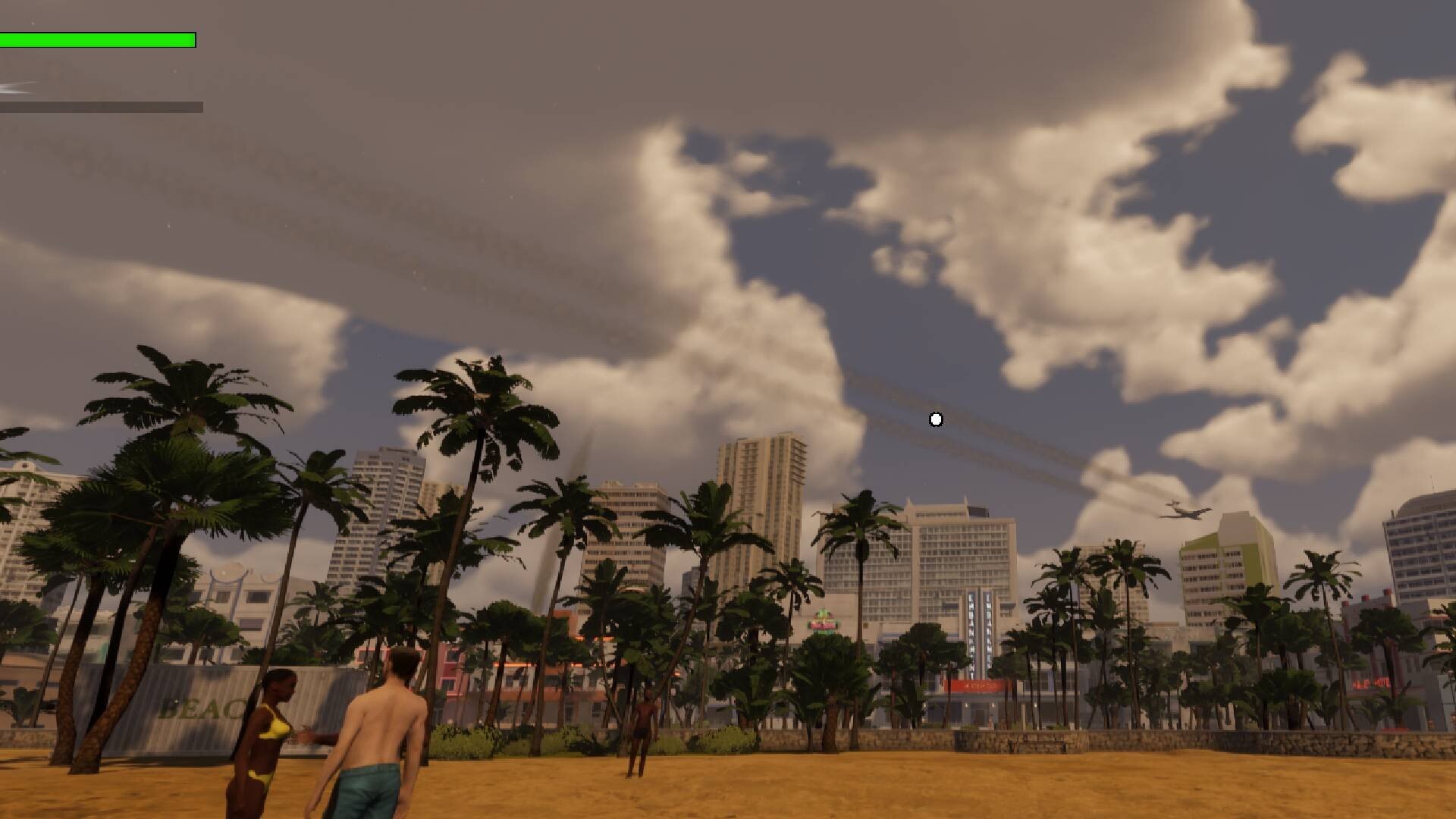Click the white crosshair dot at screen center
The height and width of the screenshot is (819, 1456).
click(x=934, y=418)
